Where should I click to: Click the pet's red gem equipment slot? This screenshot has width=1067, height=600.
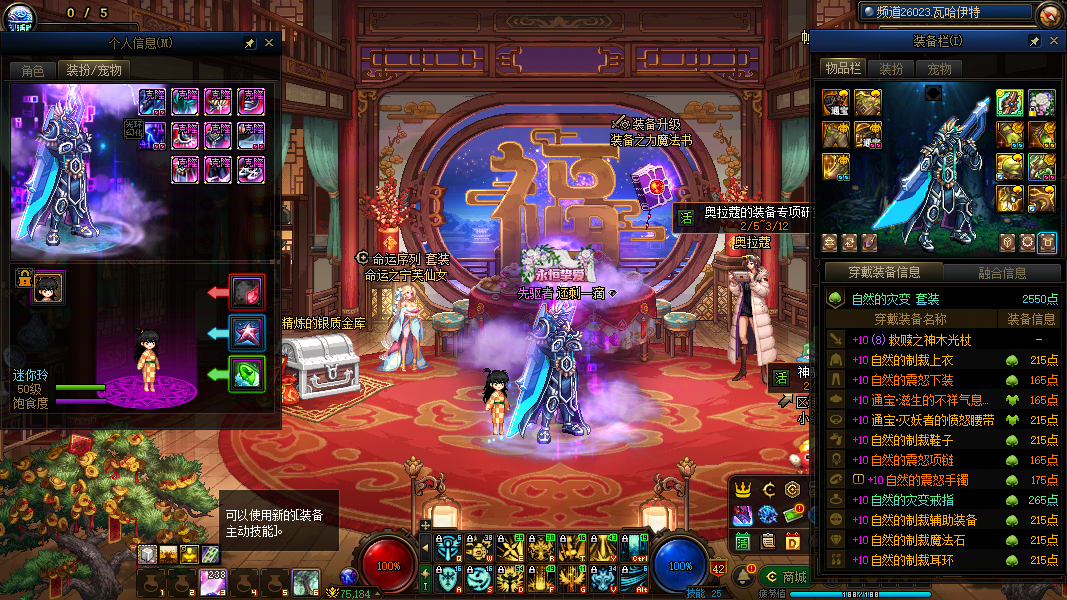[x=246, y=292]
